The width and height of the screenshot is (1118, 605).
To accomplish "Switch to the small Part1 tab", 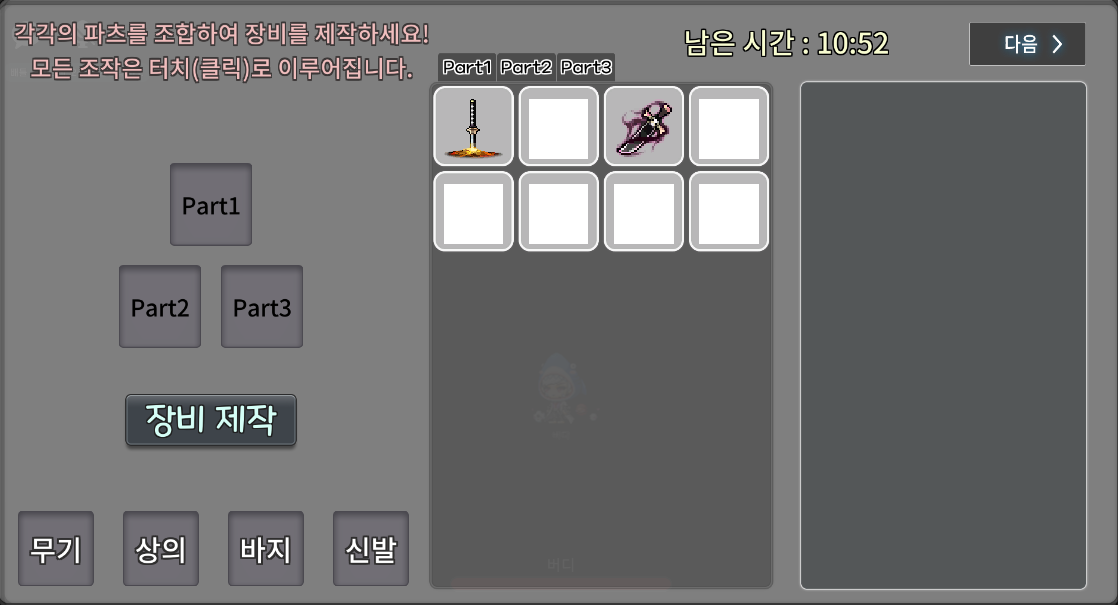I will point(467,68).
